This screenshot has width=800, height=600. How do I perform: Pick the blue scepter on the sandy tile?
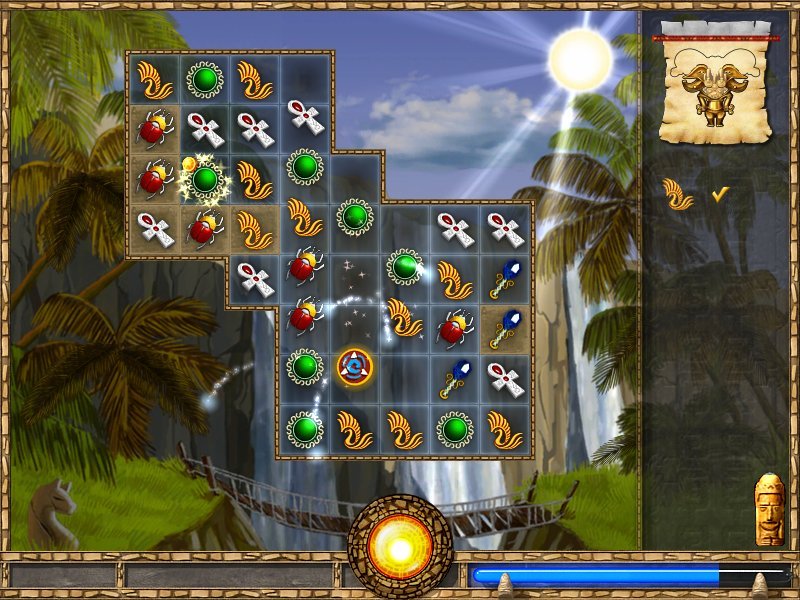click(x=506, y=328)
